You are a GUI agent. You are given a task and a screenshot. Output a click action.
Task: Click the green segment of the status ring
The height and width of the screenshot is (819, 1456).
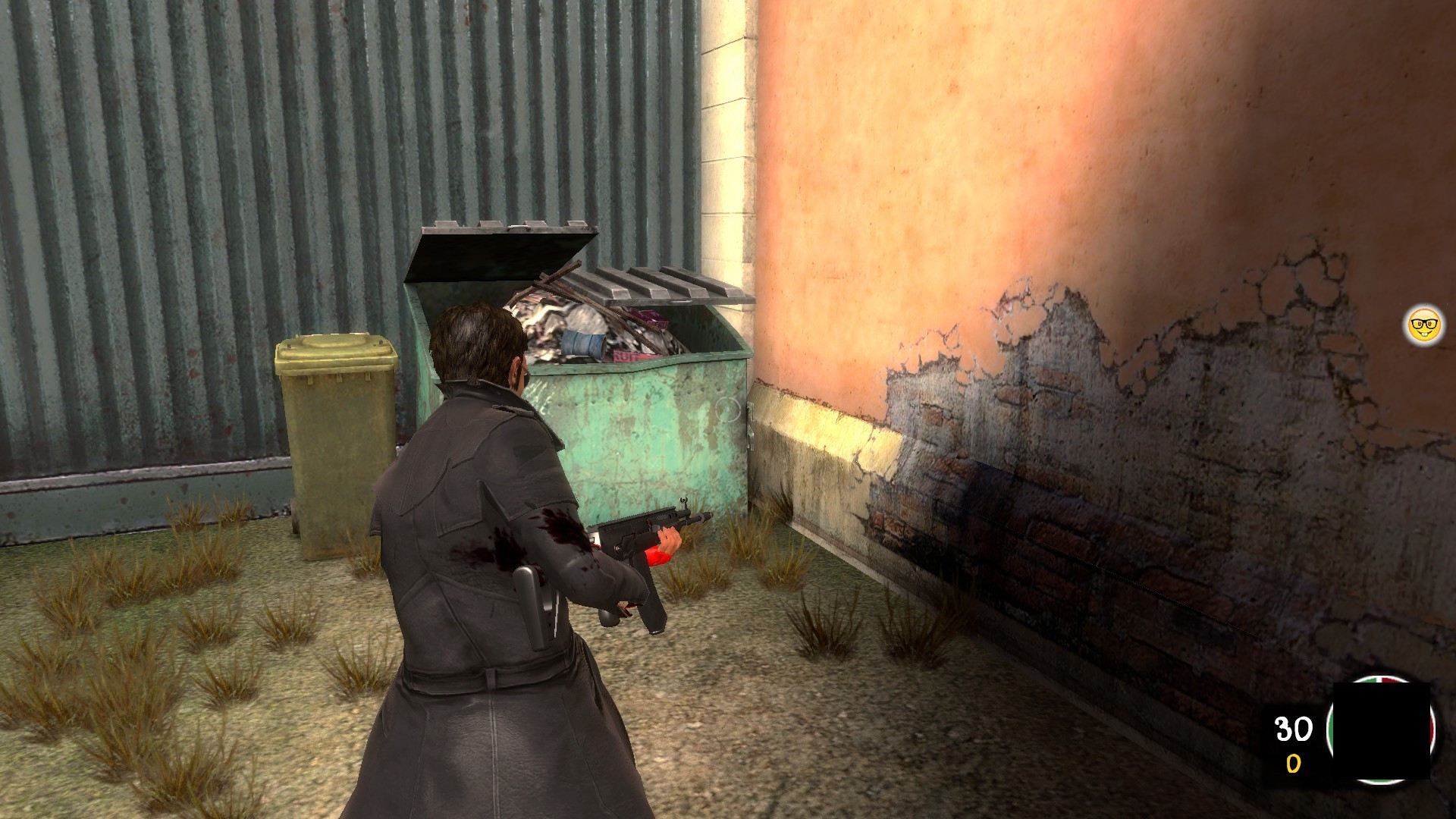(x=1332, y=730)
